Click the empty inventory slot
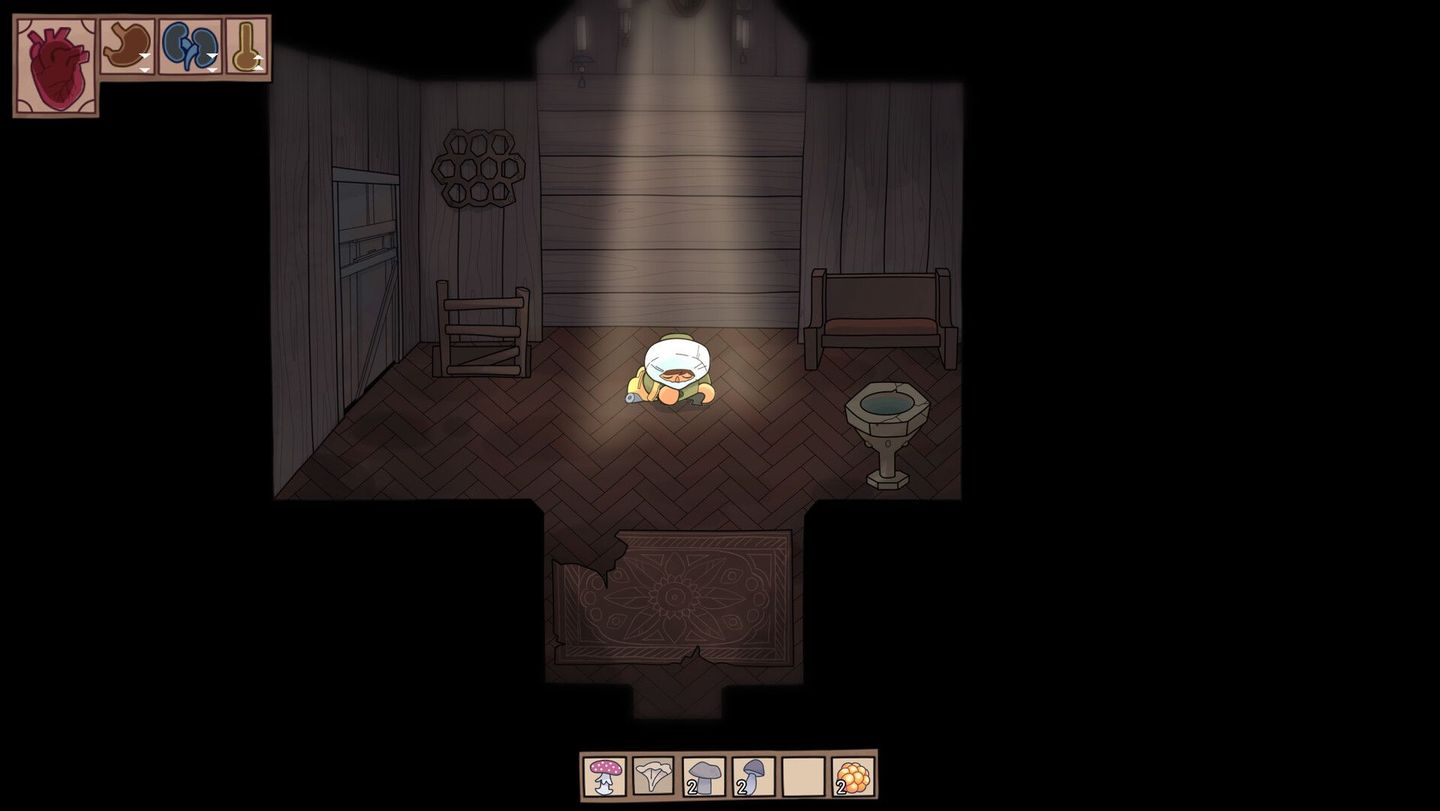Image resolution: width=1440 pixels, height=811 pixels. pos(801,777)
